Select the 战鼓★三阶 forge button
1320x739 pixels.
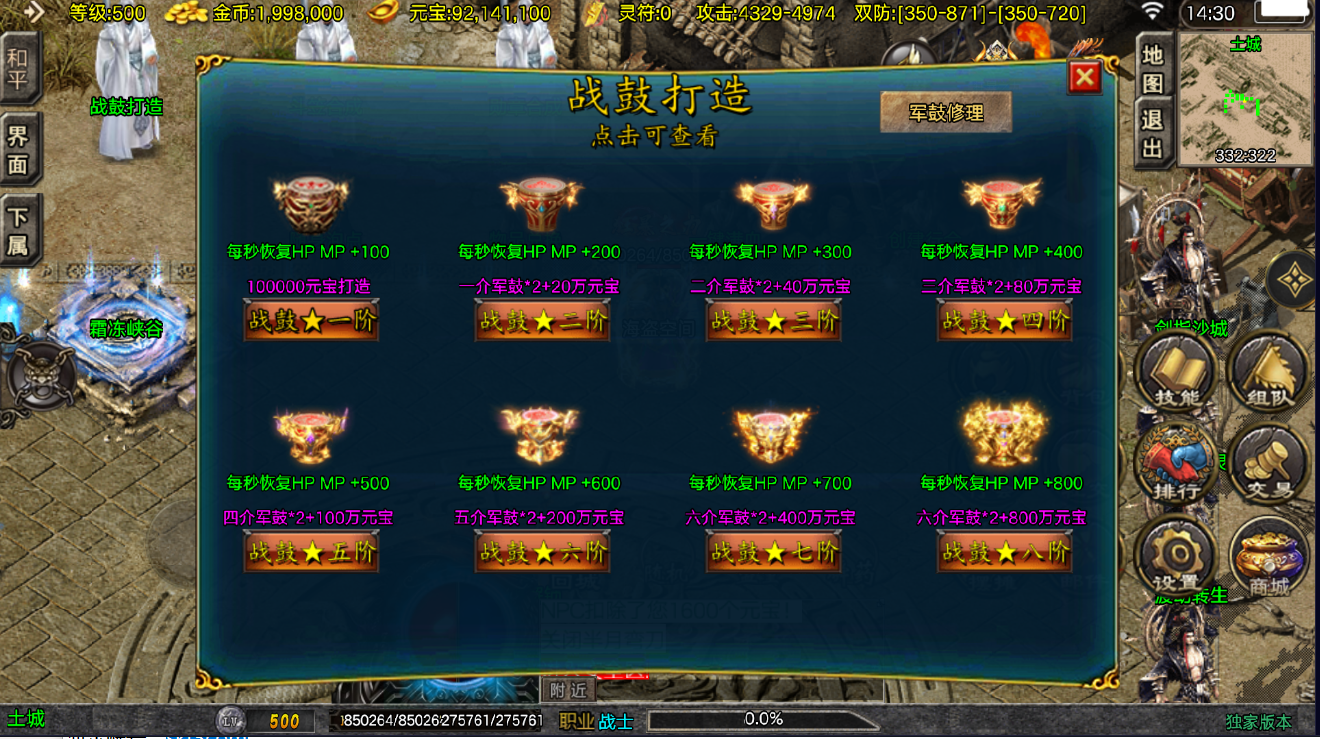click(x=773, y=321)
